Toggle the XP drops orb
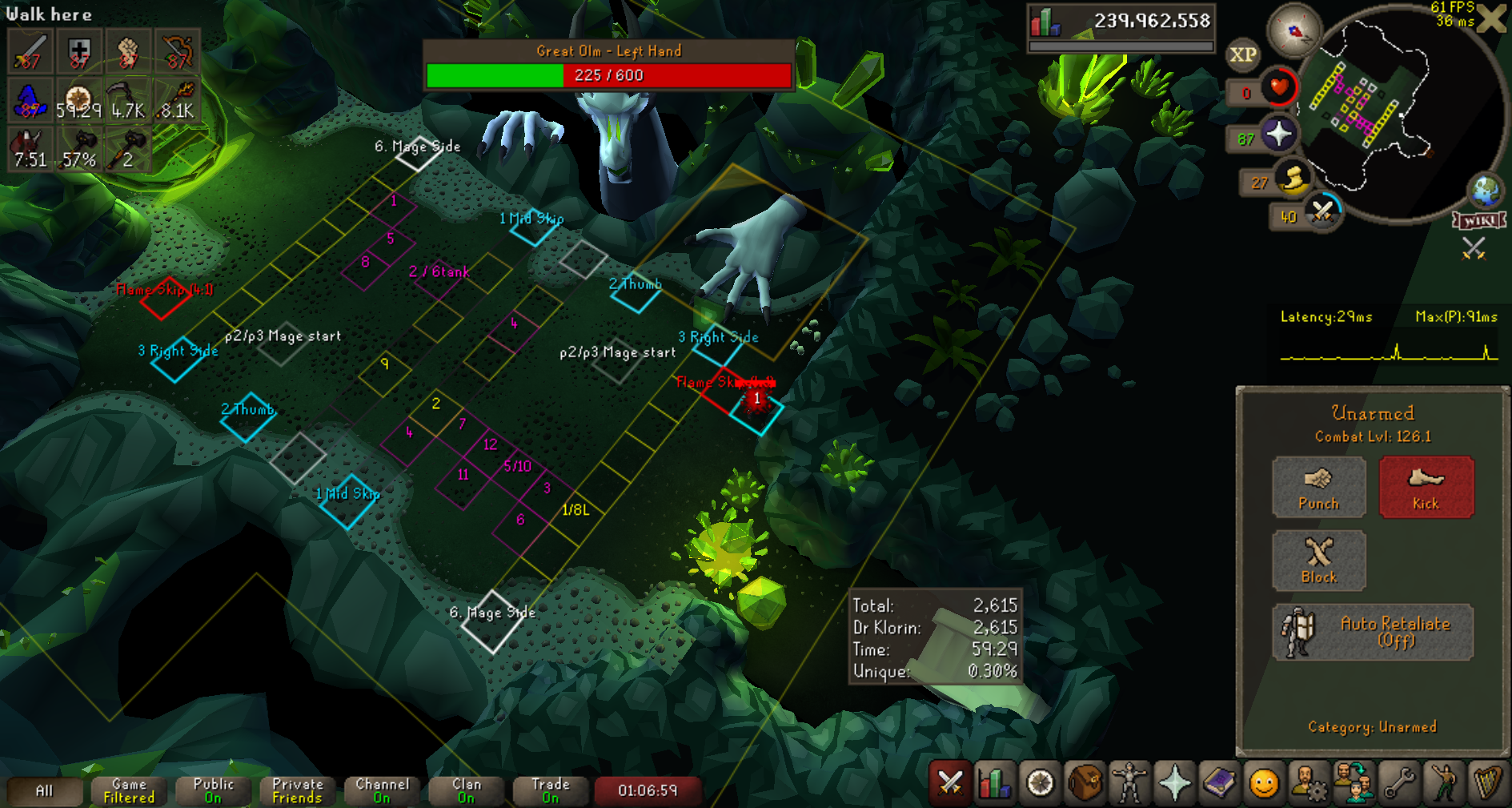The image size is (1512, 808). coord(1242,54)
